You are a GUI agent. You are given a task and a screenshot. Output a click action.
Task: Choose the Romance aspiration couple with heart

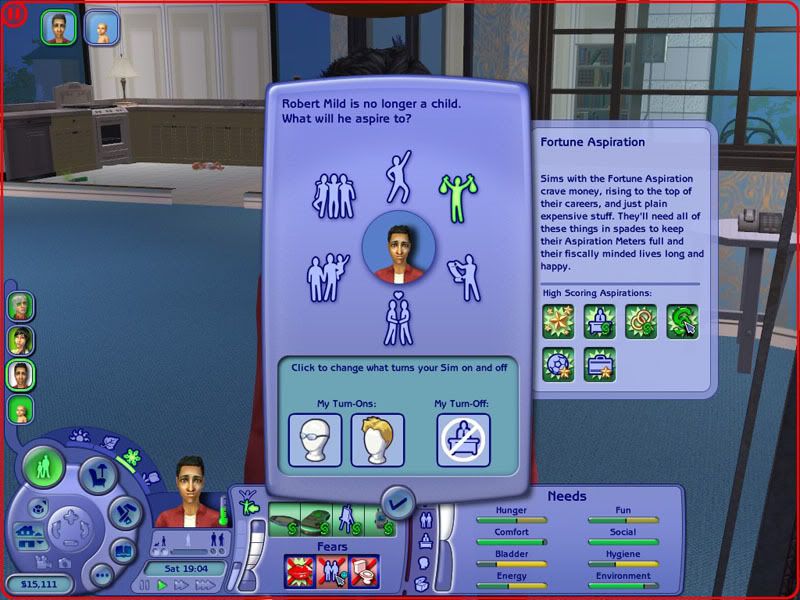(399, 320)
